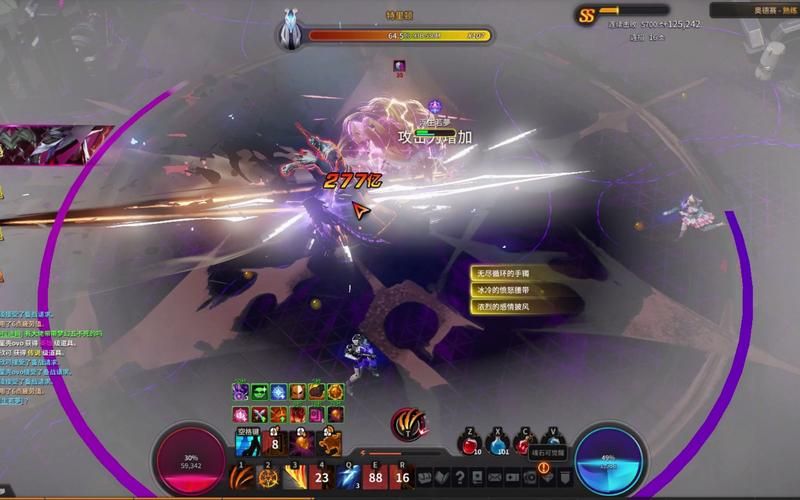
Task: Select the R skill on 16 cooldown
Action: (402, 477)
